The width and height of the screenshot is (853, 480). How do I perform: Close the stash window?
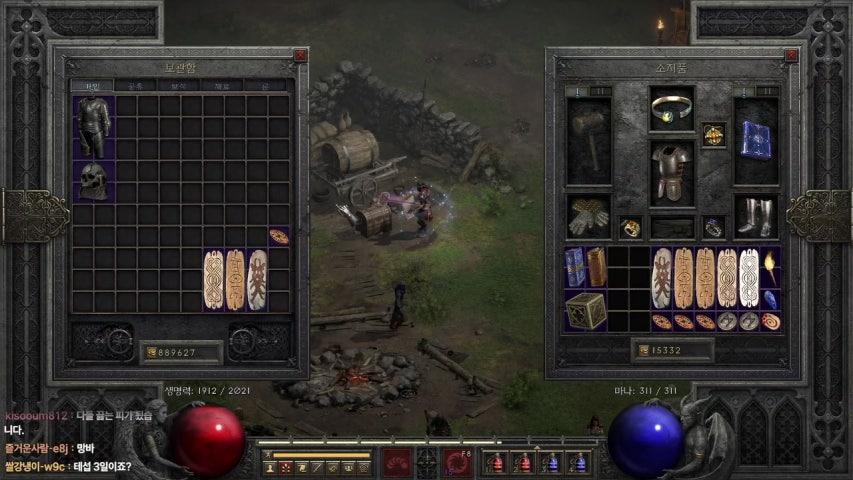[x=299, y=57]
